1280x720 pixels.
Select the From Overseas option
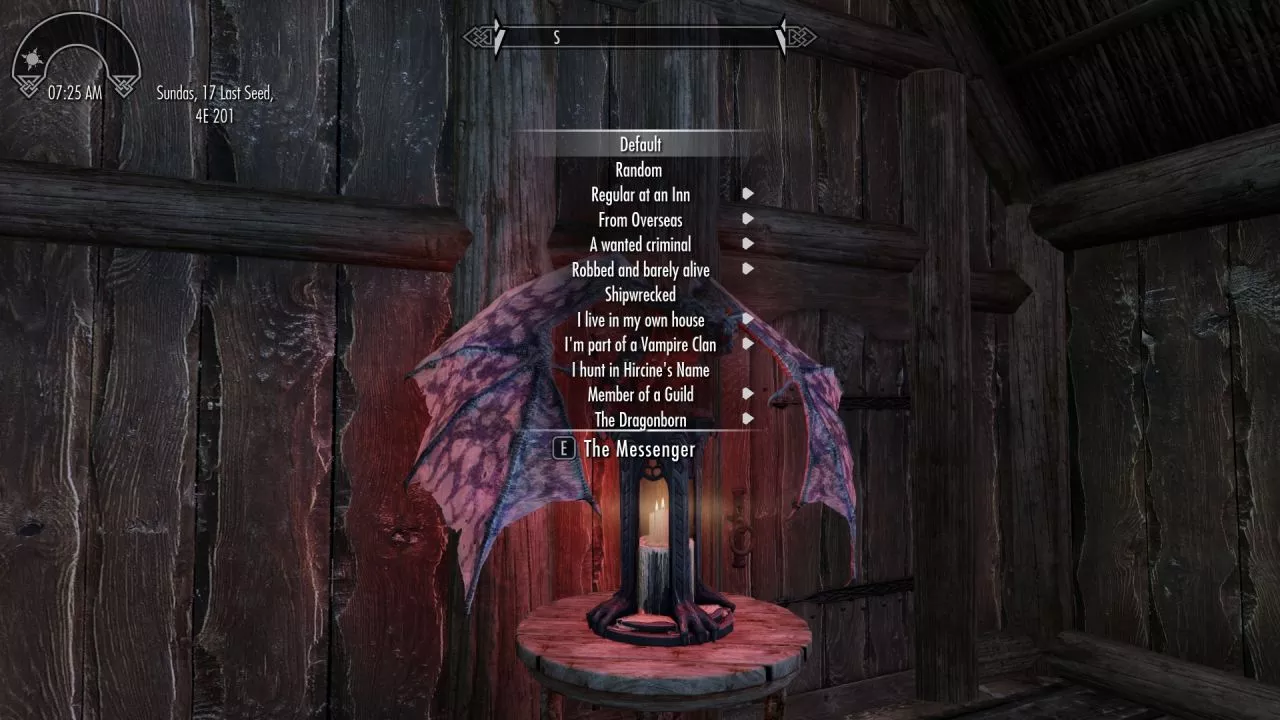point(640,220)
